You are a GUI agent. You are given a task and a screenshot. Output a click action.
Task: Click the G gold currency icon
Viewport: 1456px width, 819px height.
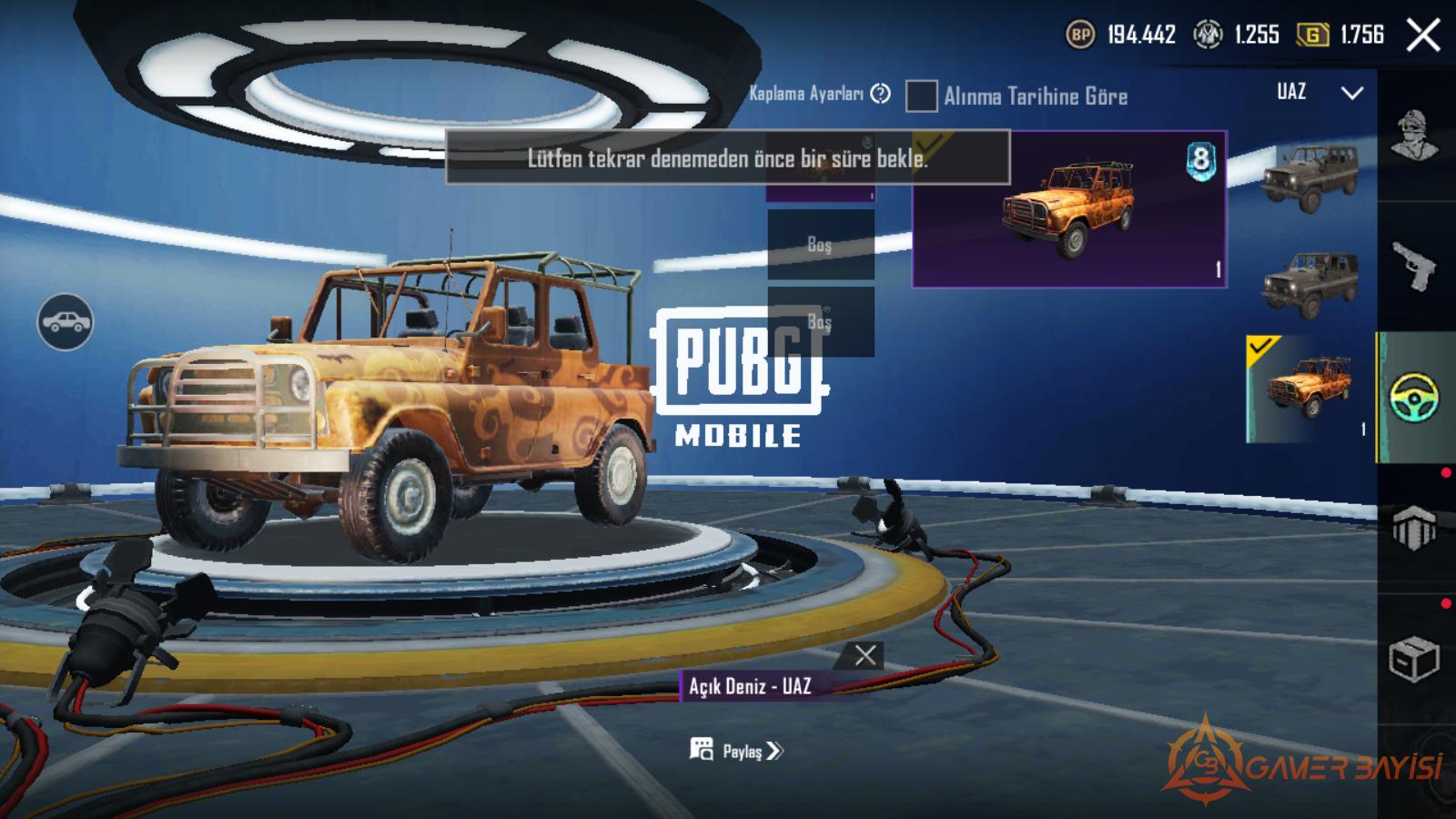pyautogui.click(x=1312, y=35)
